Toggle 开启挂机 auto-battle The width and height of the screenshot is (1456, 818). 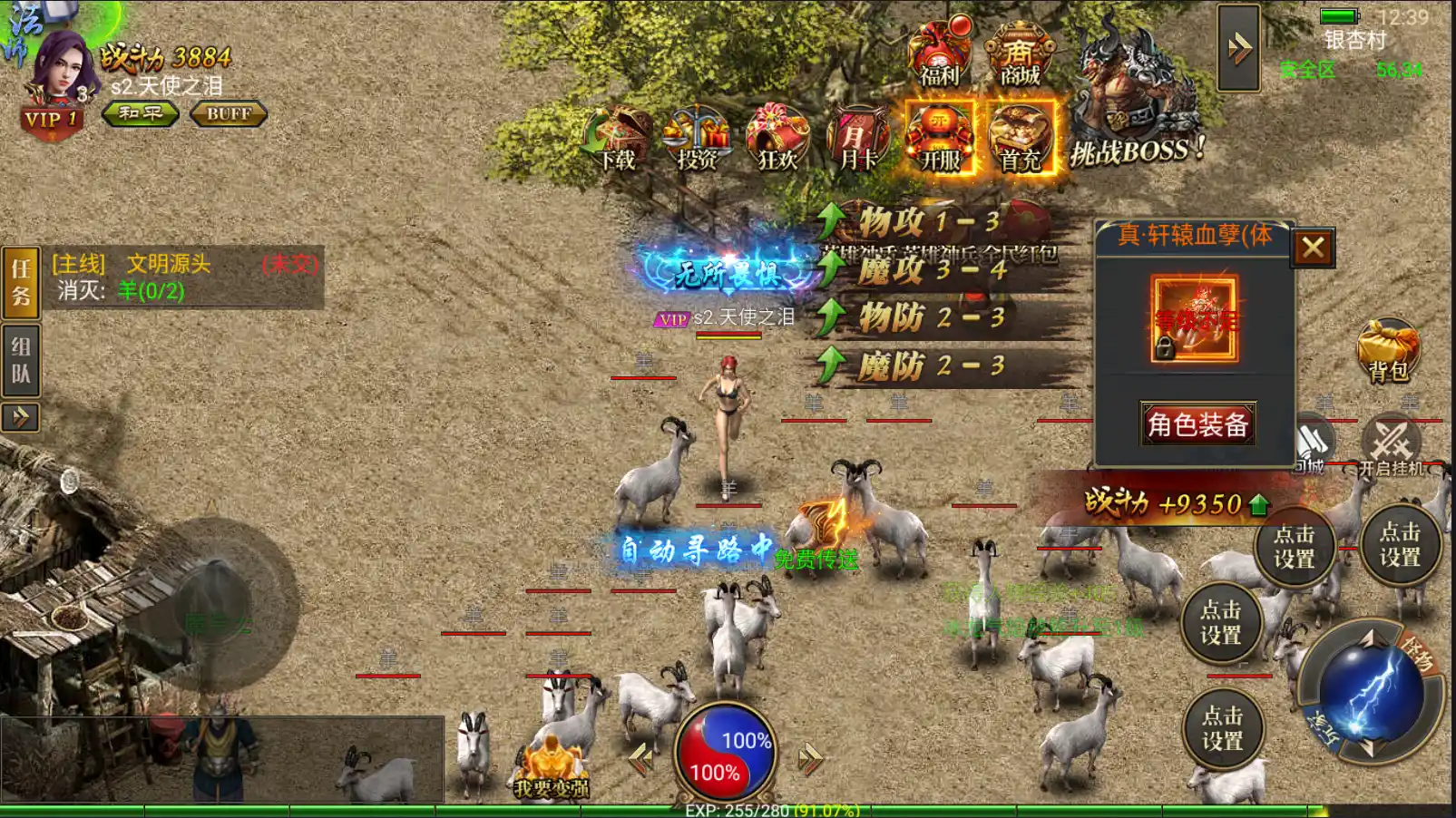click(1392, 445)
